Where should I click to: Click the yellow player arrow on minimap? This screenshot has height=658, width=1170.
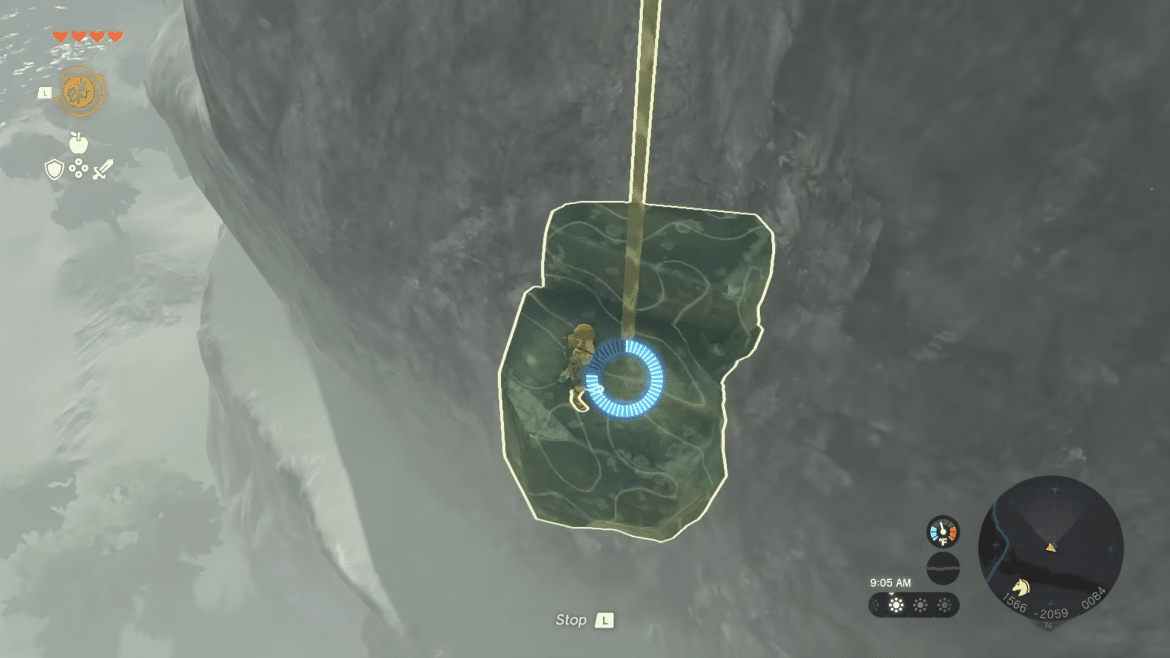pyautogui.click(x=1051, y=547)
